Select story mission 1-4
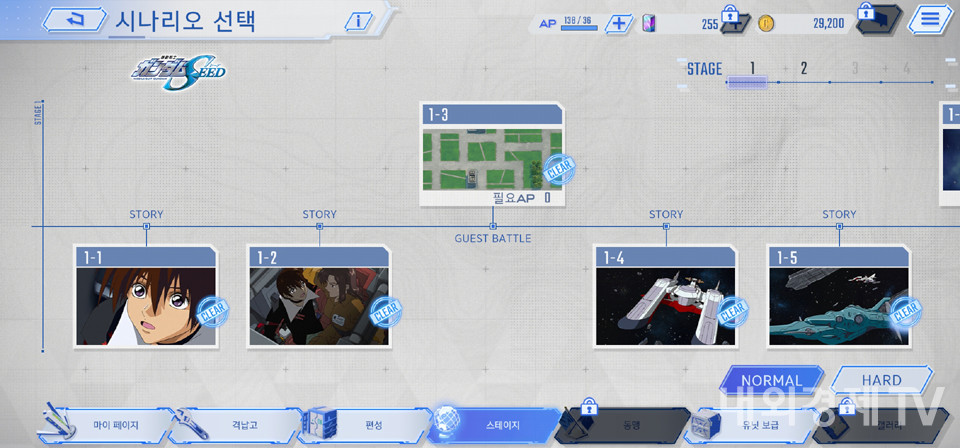Image resolution: width=960 pixels, height=448 pixels. pos(665,296)
